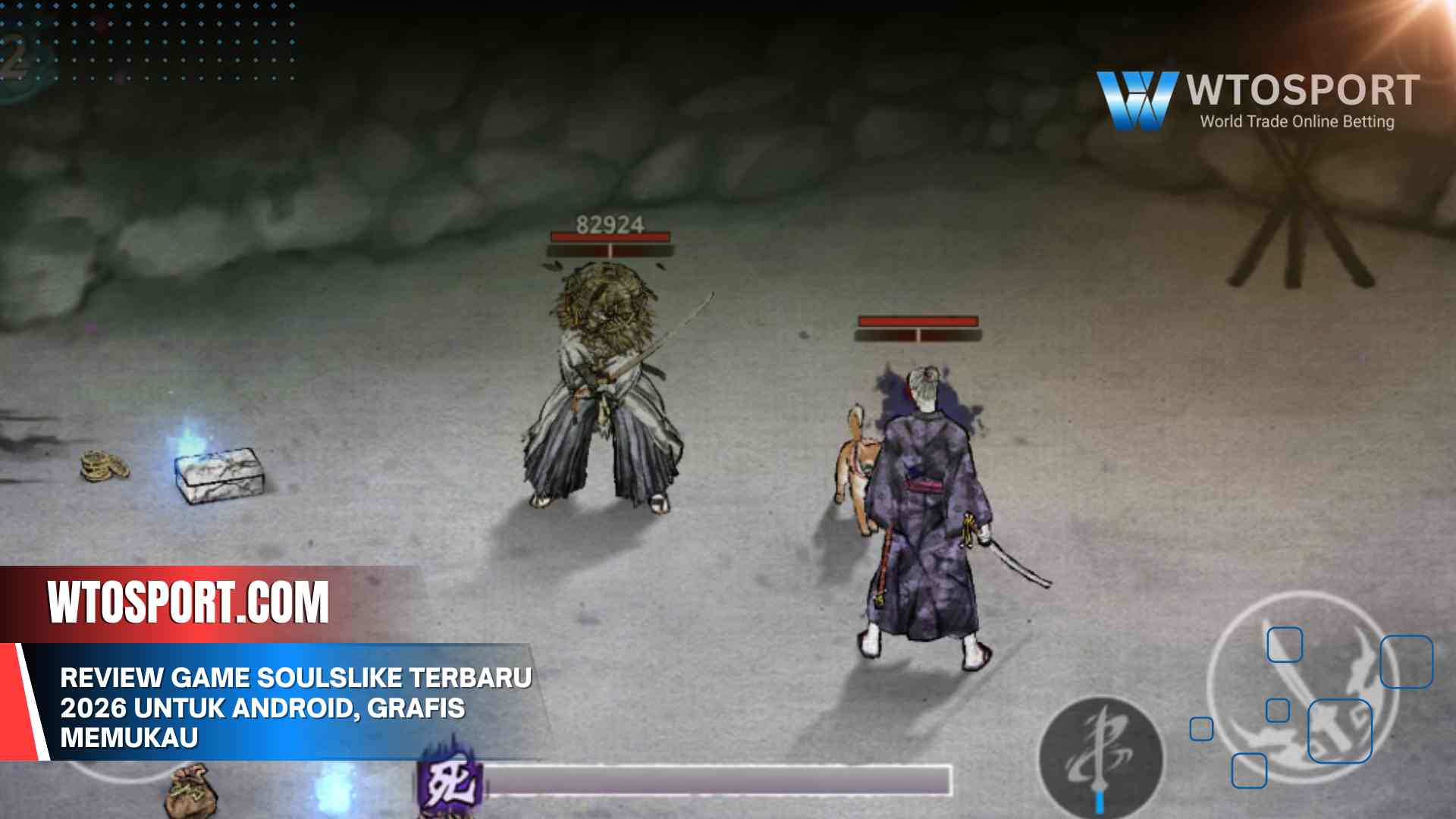Image resolution: width=1456 pixels, height=819 pixels.
Task: Click the World Trade Online Betting tagline
Action: click(x=1298, y=120)
